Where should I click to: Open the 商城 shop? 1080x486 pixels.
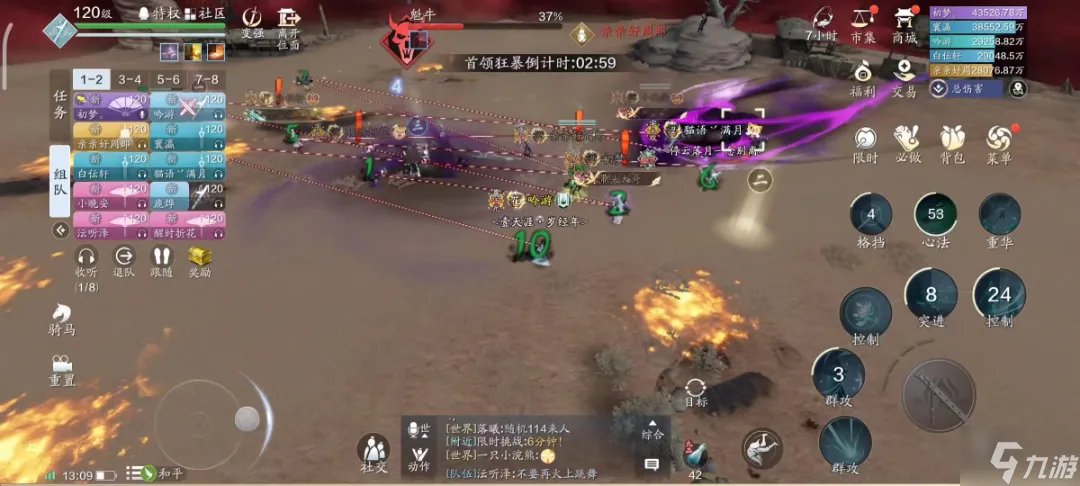click(x=905, y=22)
